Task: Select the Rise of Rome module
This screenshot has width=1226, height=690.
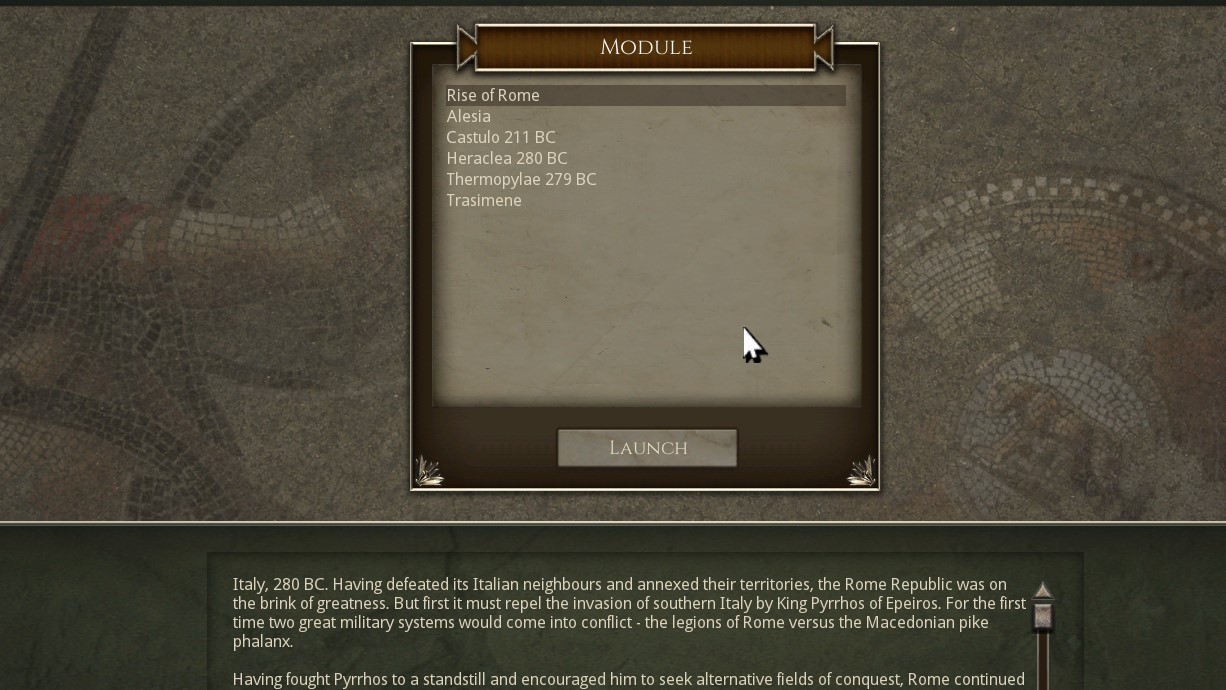Action: pyautogui.click(x=493, y=95)
